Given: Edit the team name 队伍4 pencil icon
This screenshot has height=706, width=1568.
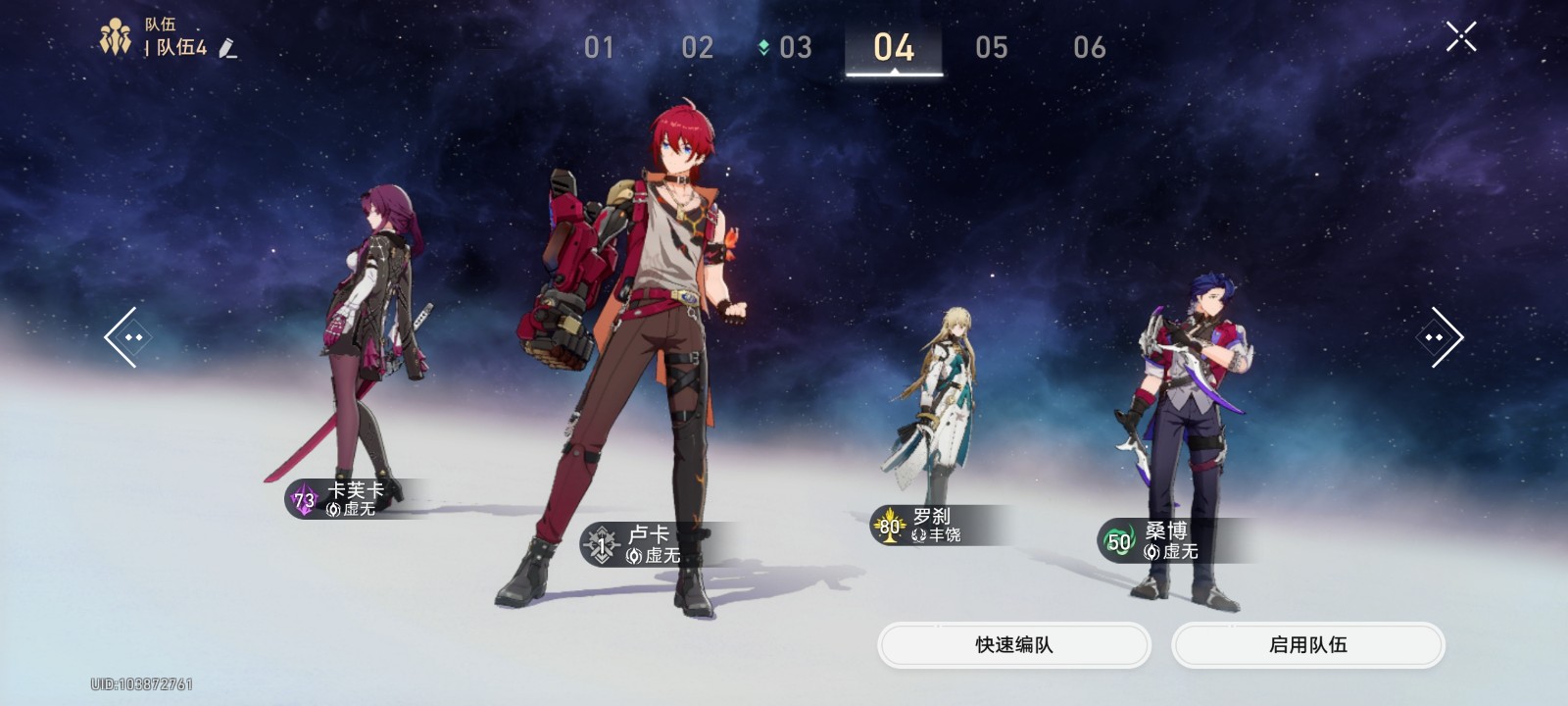Looking at the screenshot, I should click(228, 48).
